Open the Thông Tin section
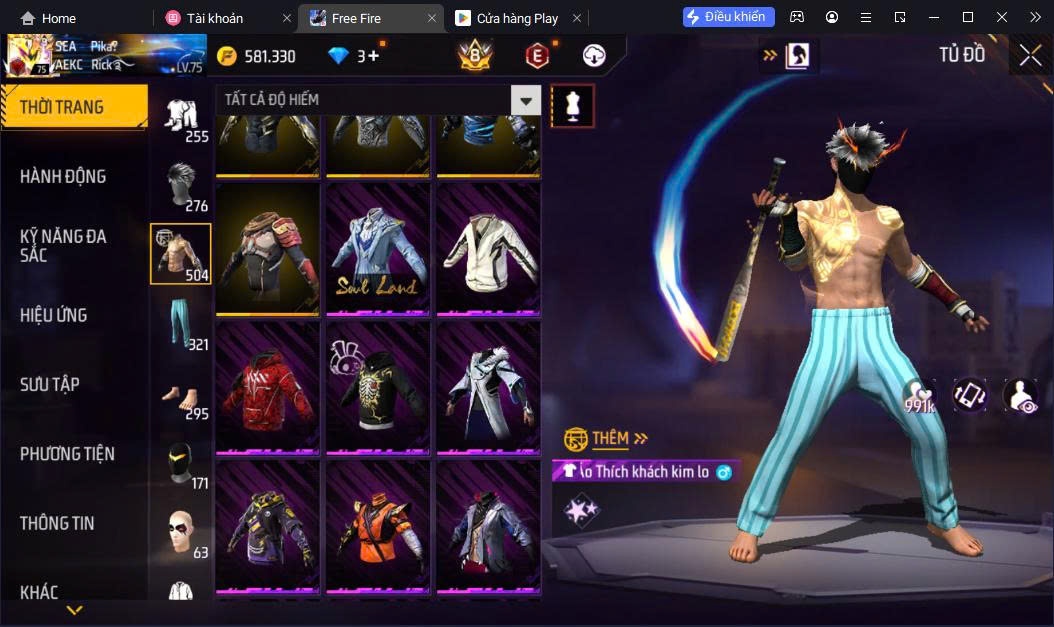 click(x=56, y=523)
